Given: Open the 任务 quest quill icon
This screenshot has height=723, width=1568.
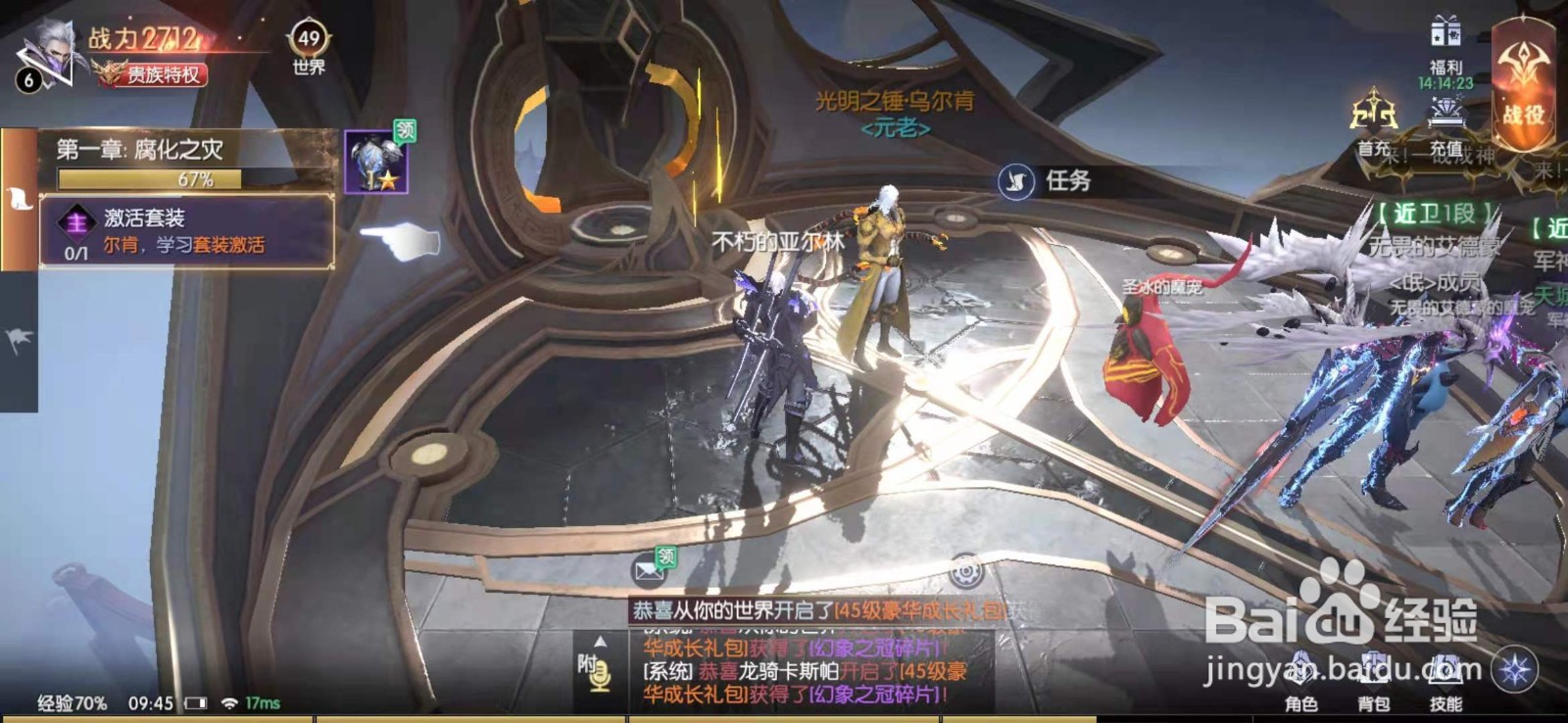Looking at the screenshot, I should (1017, 180).
